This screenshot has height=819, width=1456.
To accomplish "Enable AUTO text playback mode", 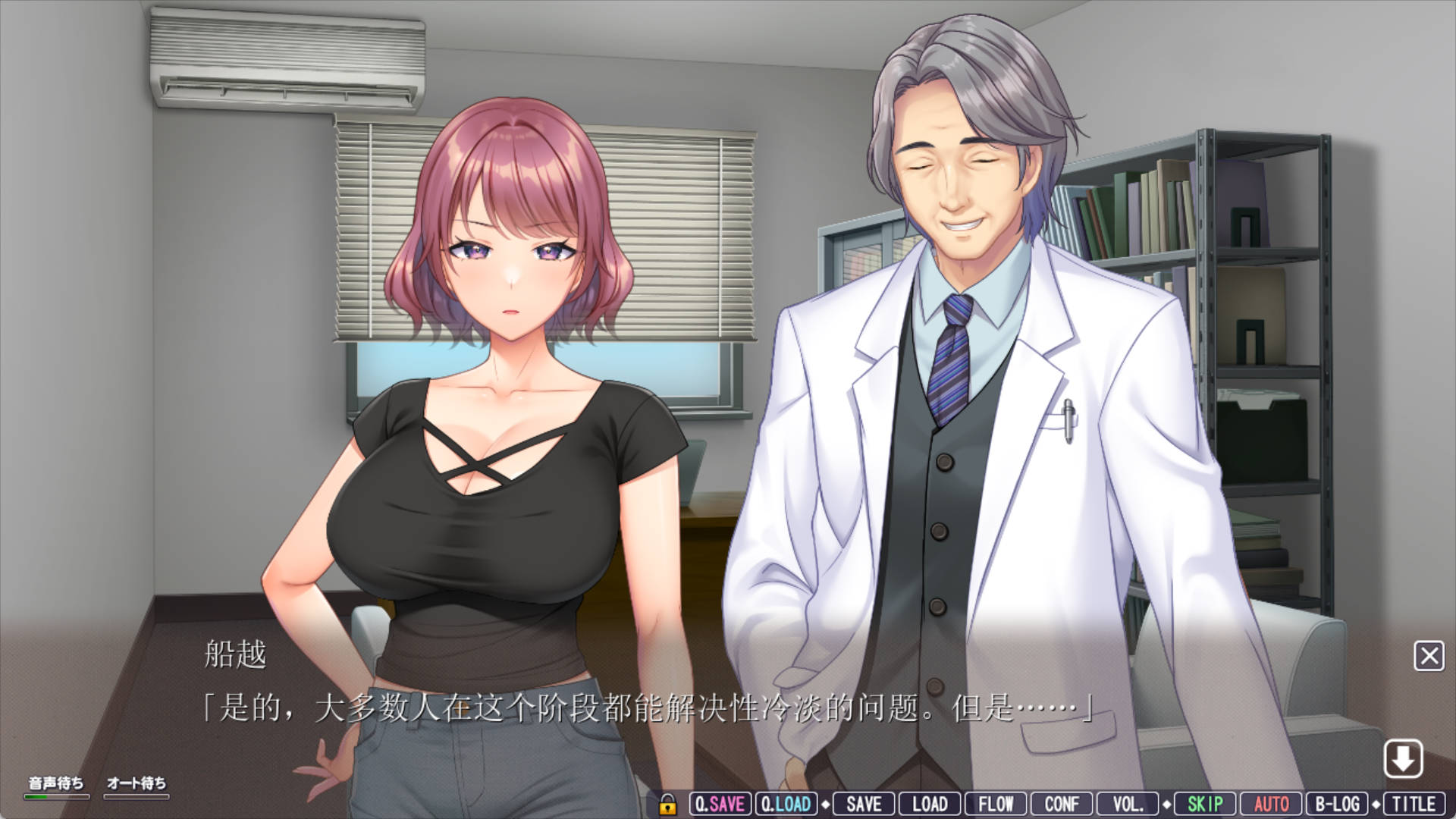I will pos(1272,804).
